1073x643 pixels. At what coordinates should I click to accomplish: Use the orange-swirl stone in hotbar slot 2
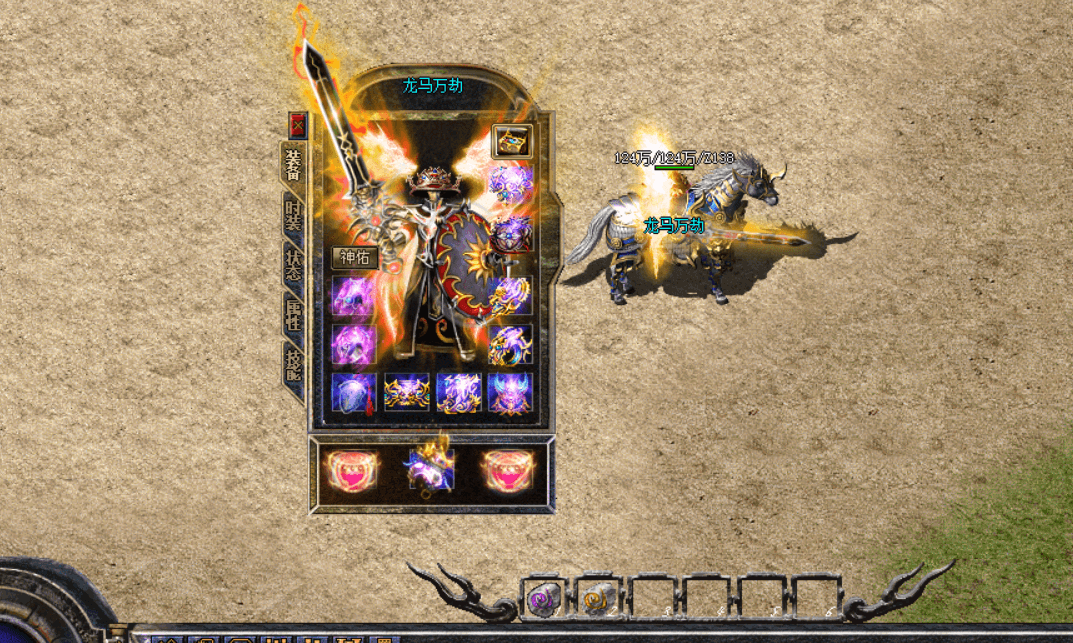tap(599, 597)
